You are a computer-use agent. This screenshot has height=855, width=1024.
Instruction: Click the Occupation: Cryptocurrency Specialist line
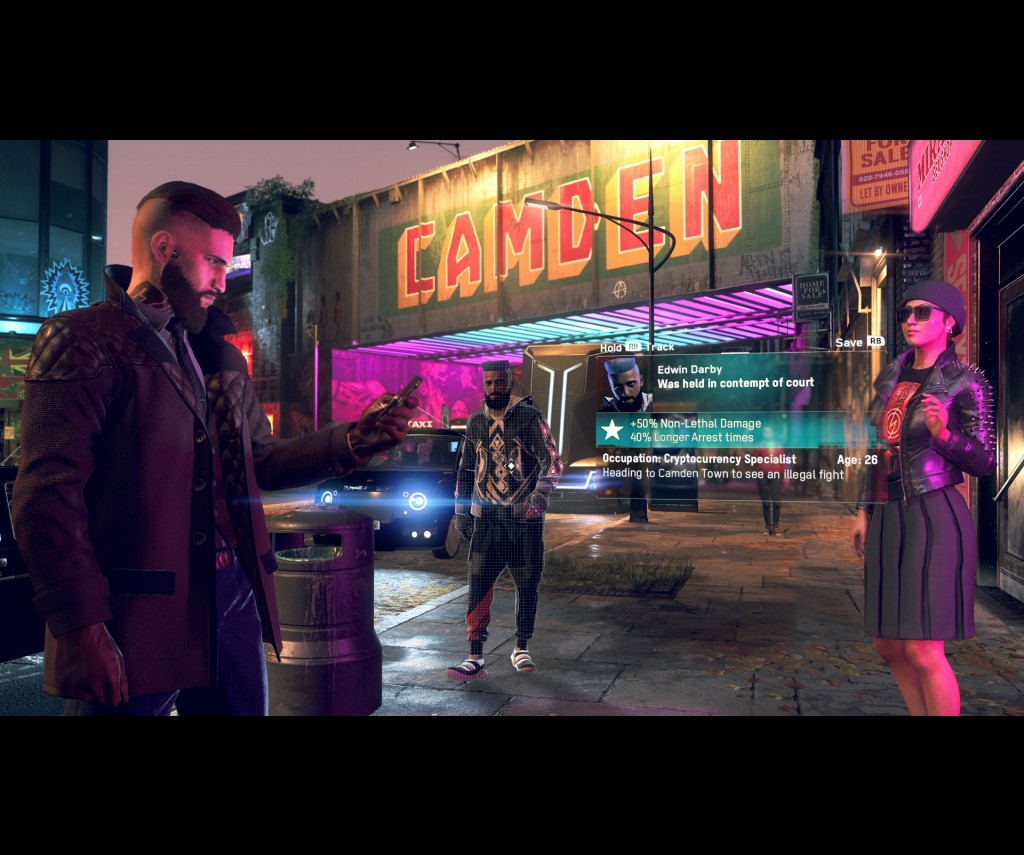(699, 459)
